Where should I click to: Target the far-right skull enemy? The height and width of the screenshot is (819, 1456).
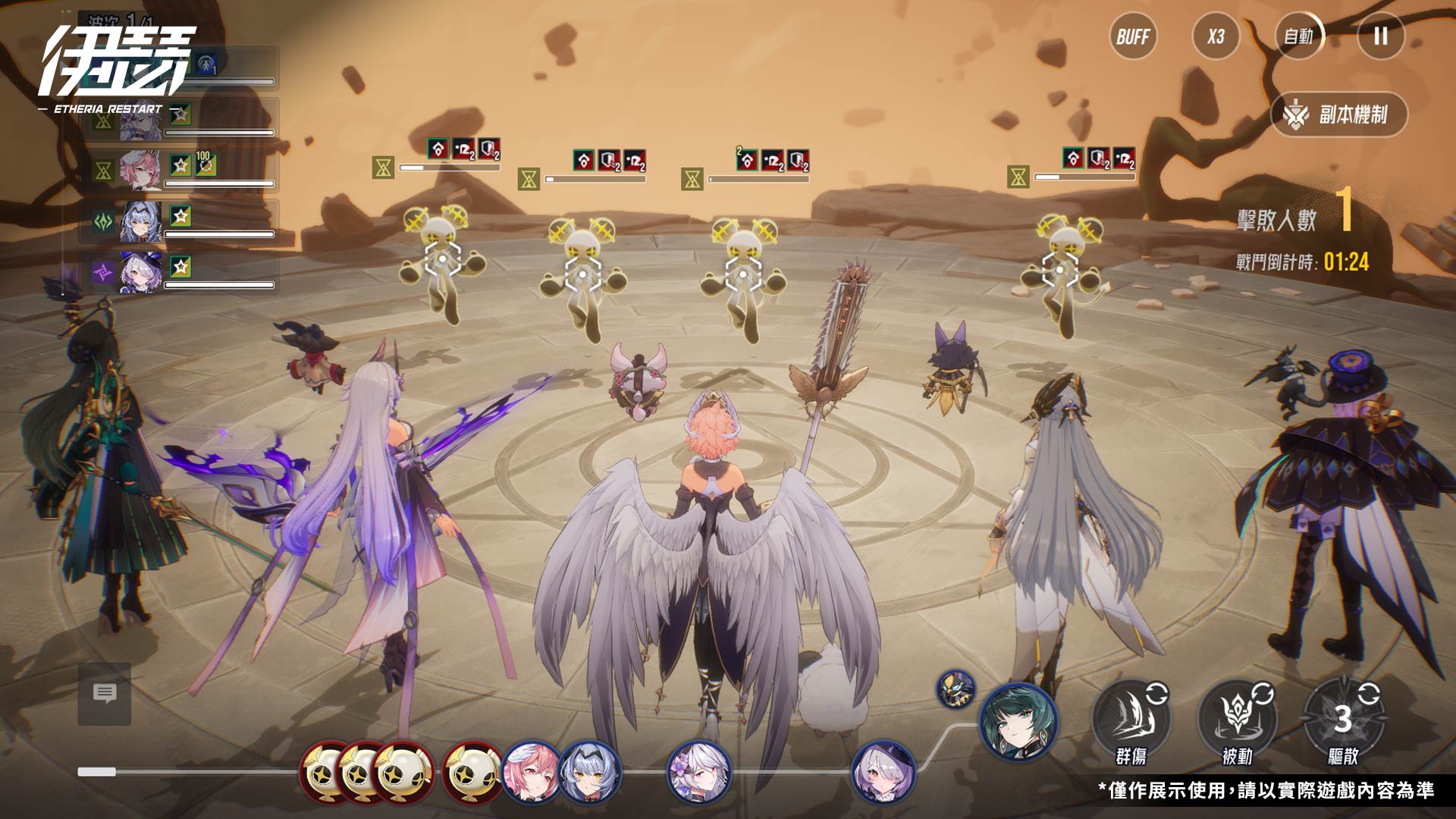pos(1060,269)
